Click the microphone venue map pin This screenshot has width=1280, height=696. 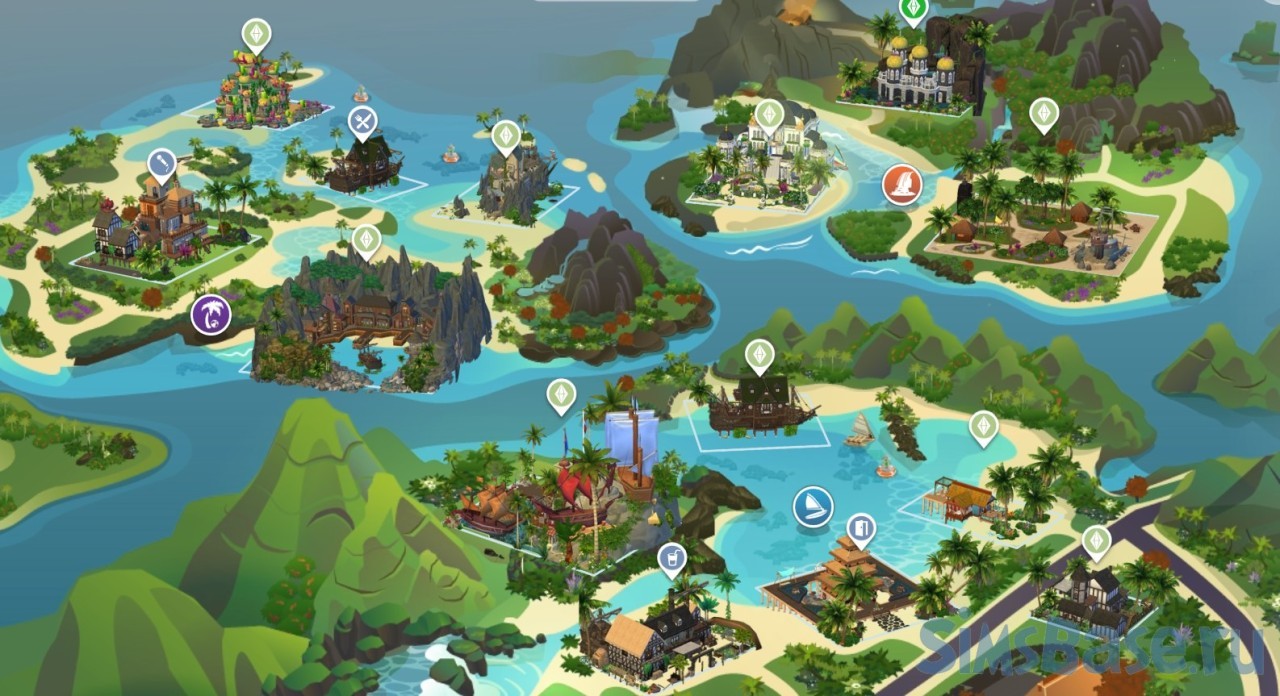(162, 165)
